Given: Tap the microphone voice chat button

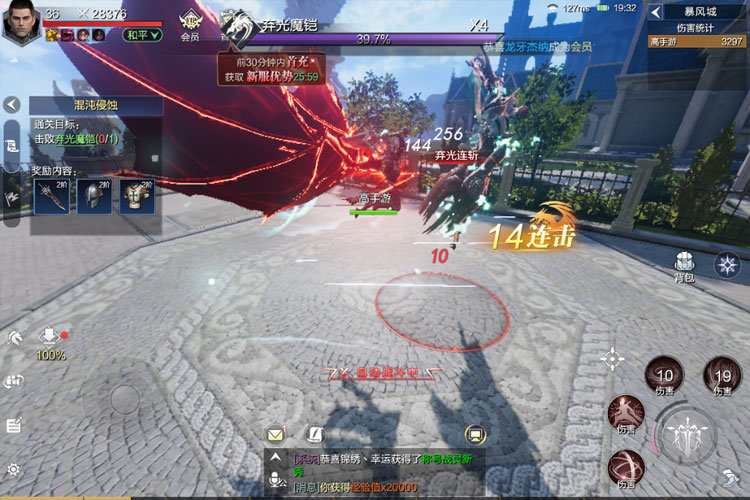Looking at the screenshot, I should click(x=275, y=482).
